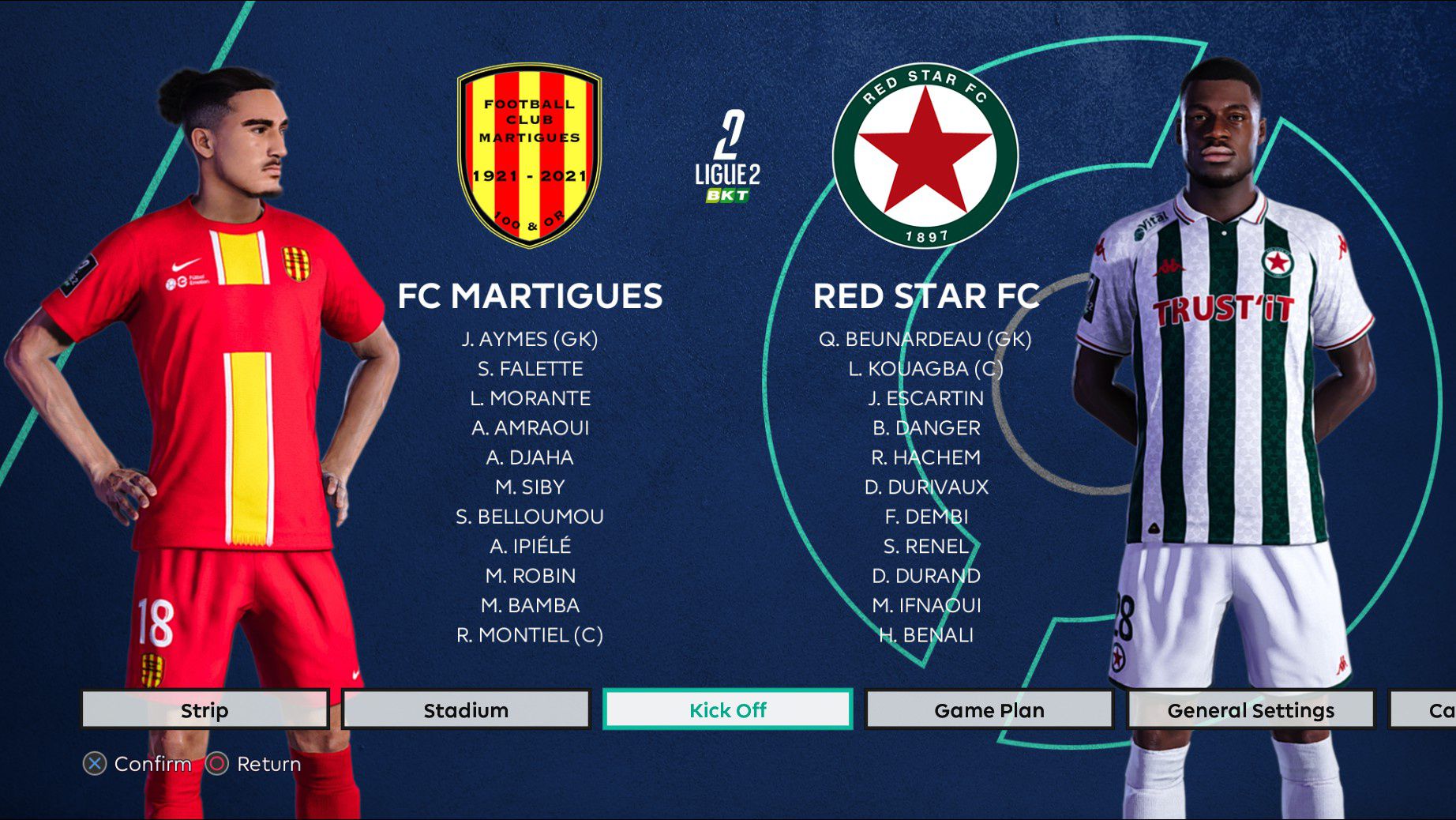This screenshot has width=1456, height=820.
Task: Open the Strip menu option
Action: (205, 709)
